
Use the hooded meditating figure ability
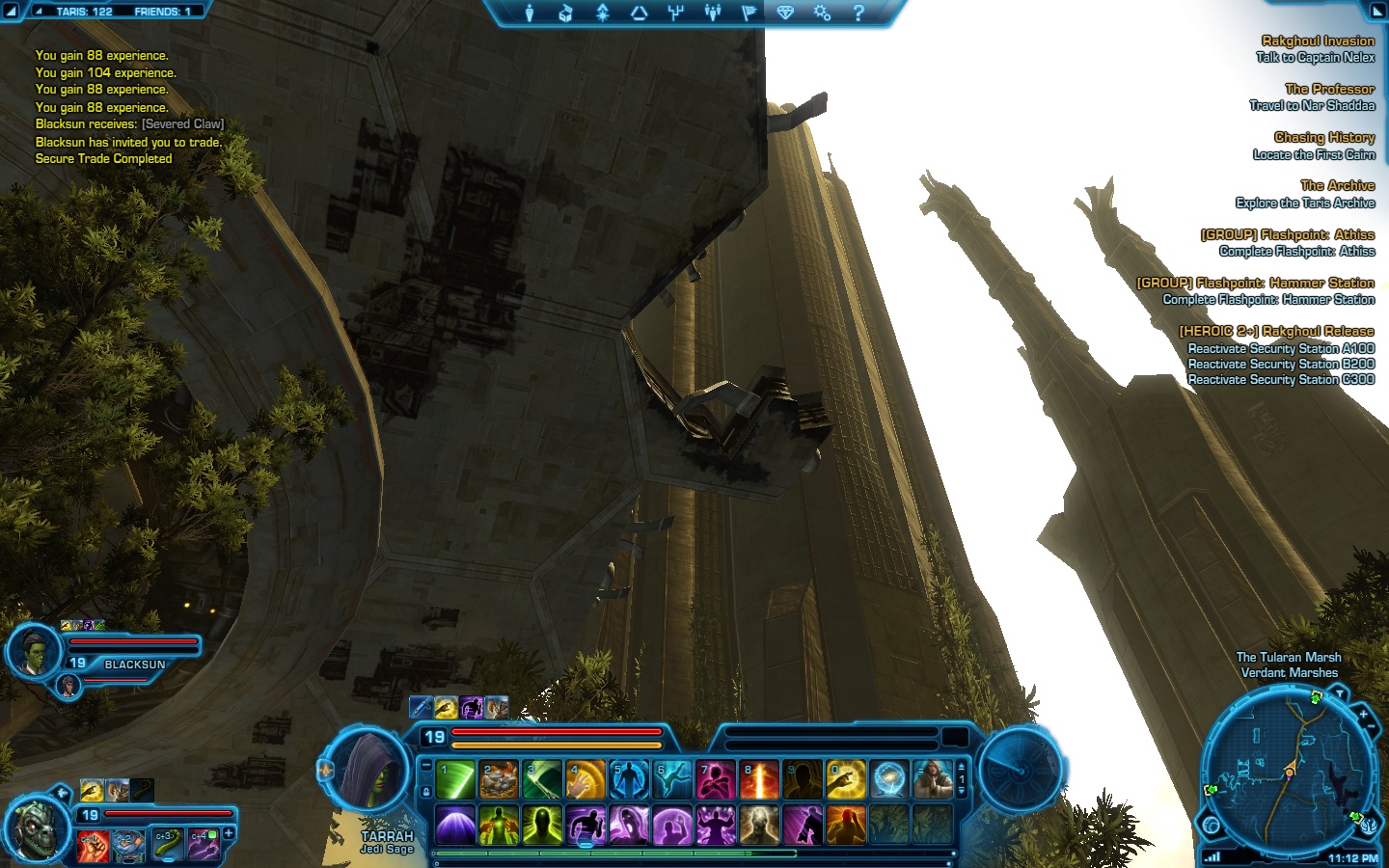933,780
